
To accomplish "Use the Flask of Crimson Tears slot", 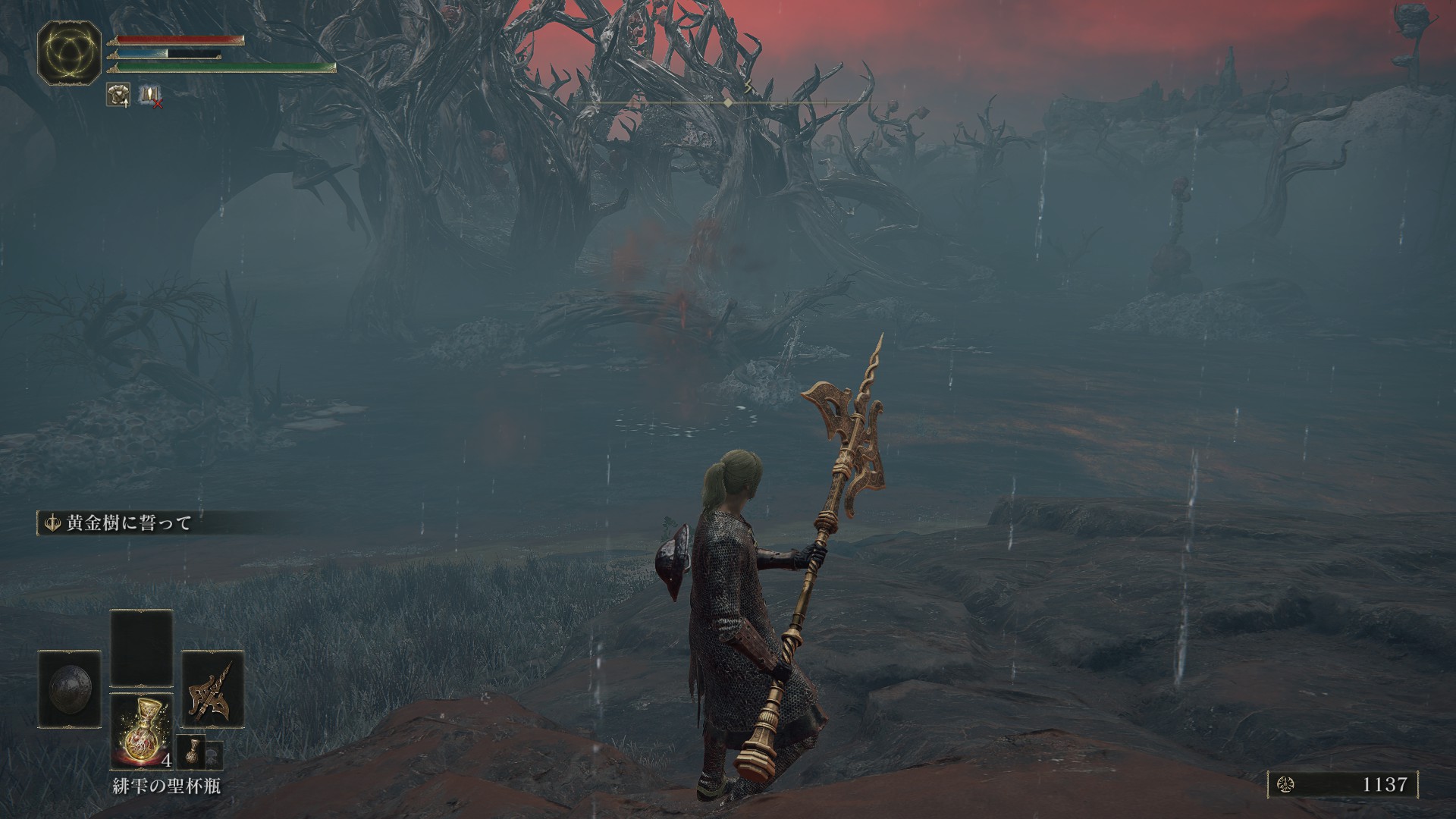I will [x=141, y=730].
